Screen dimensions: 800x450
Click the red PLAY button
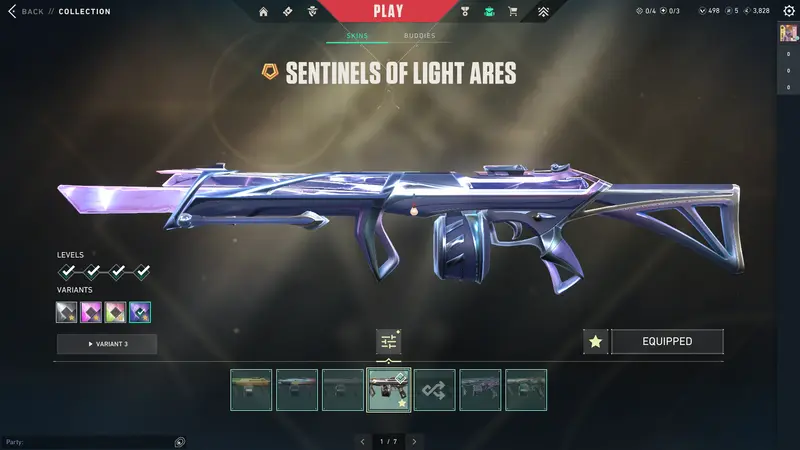(388, 12)
